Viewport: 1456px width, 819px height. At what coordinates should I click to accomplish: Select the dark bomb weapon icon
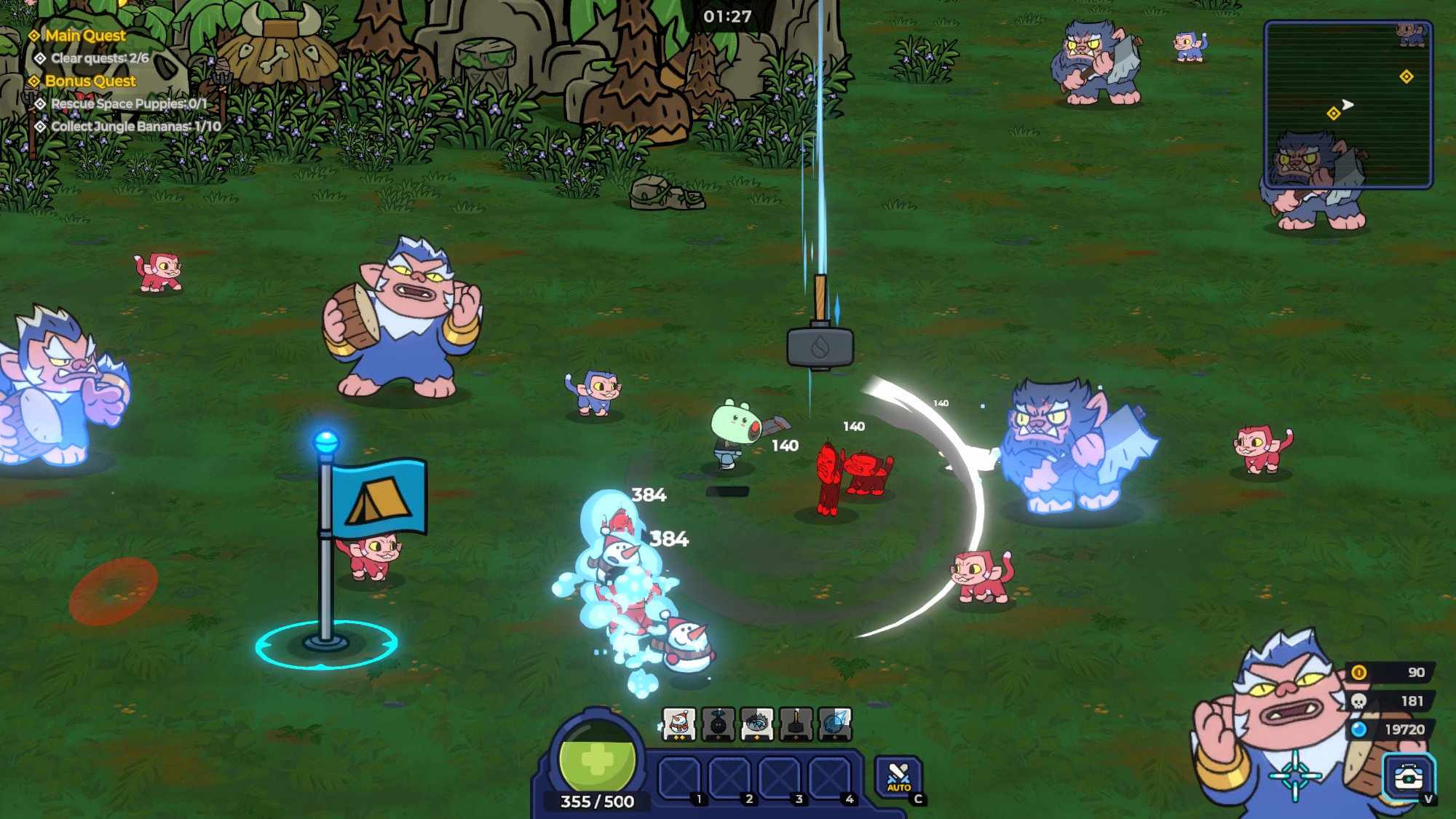coord(718,724)
